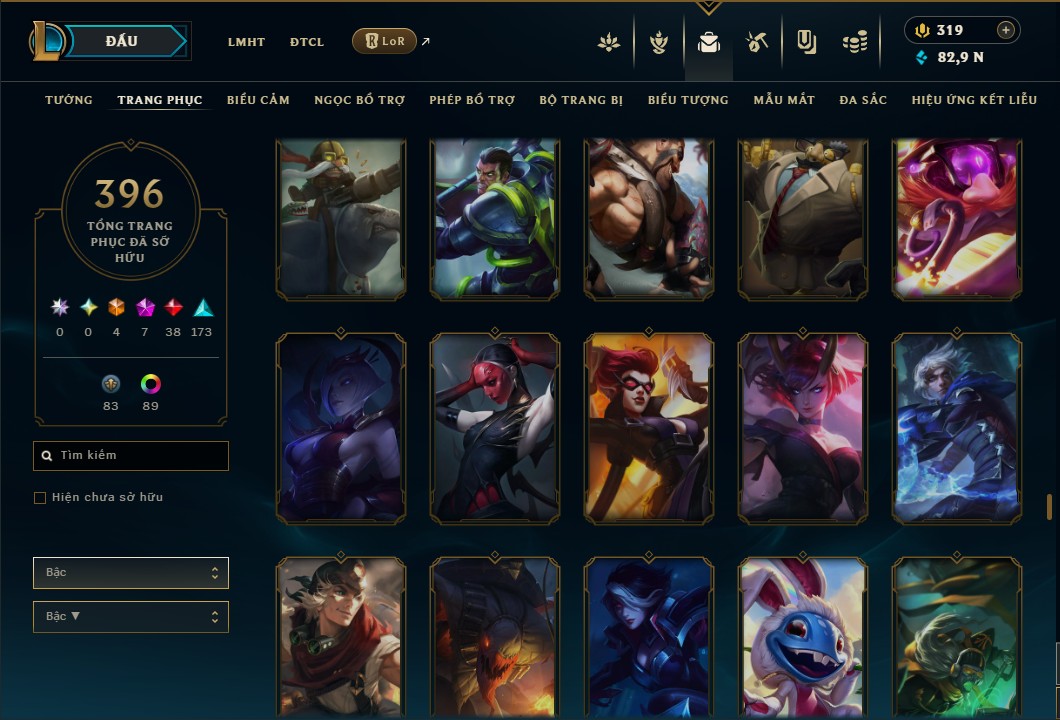1060x720 pixels.
Task: Add RP with the plus button
Action: pos(1006,30)
